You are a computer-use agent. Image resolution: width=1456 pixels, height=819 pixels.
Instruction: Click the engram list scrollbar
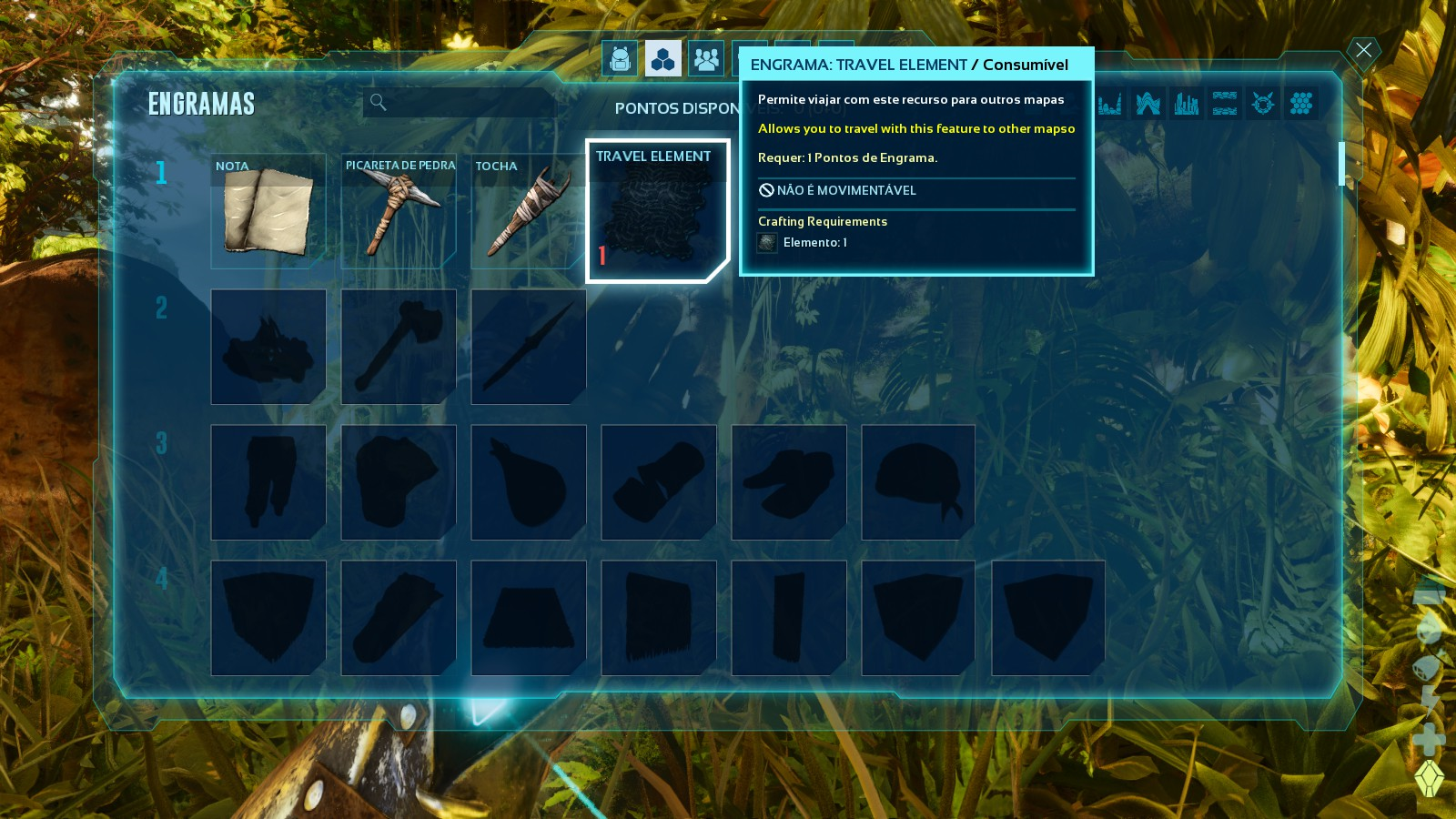pyautogui.click(x=1341, y=164)
